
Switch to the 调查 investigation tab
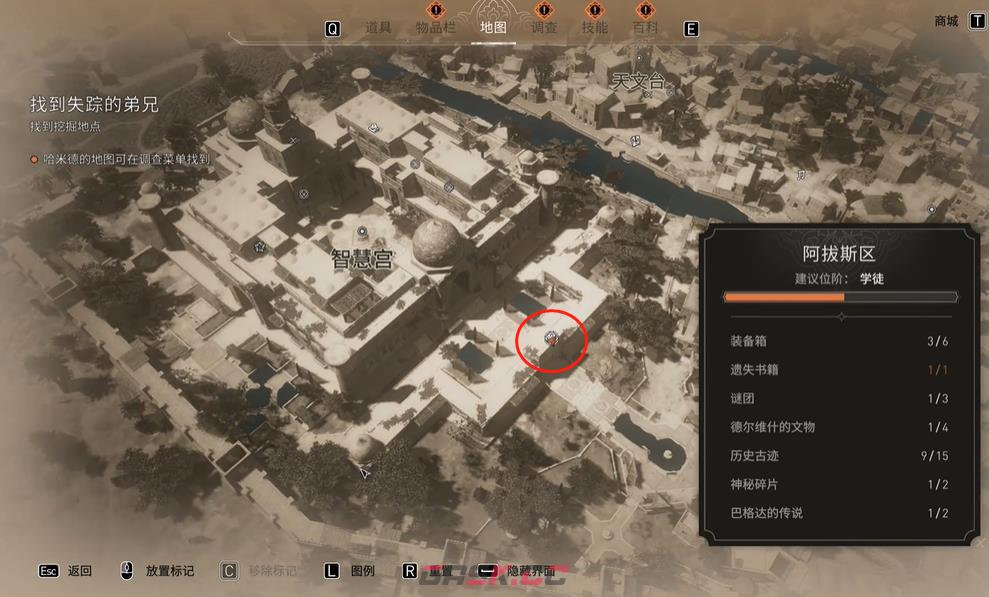coord(544,28)
